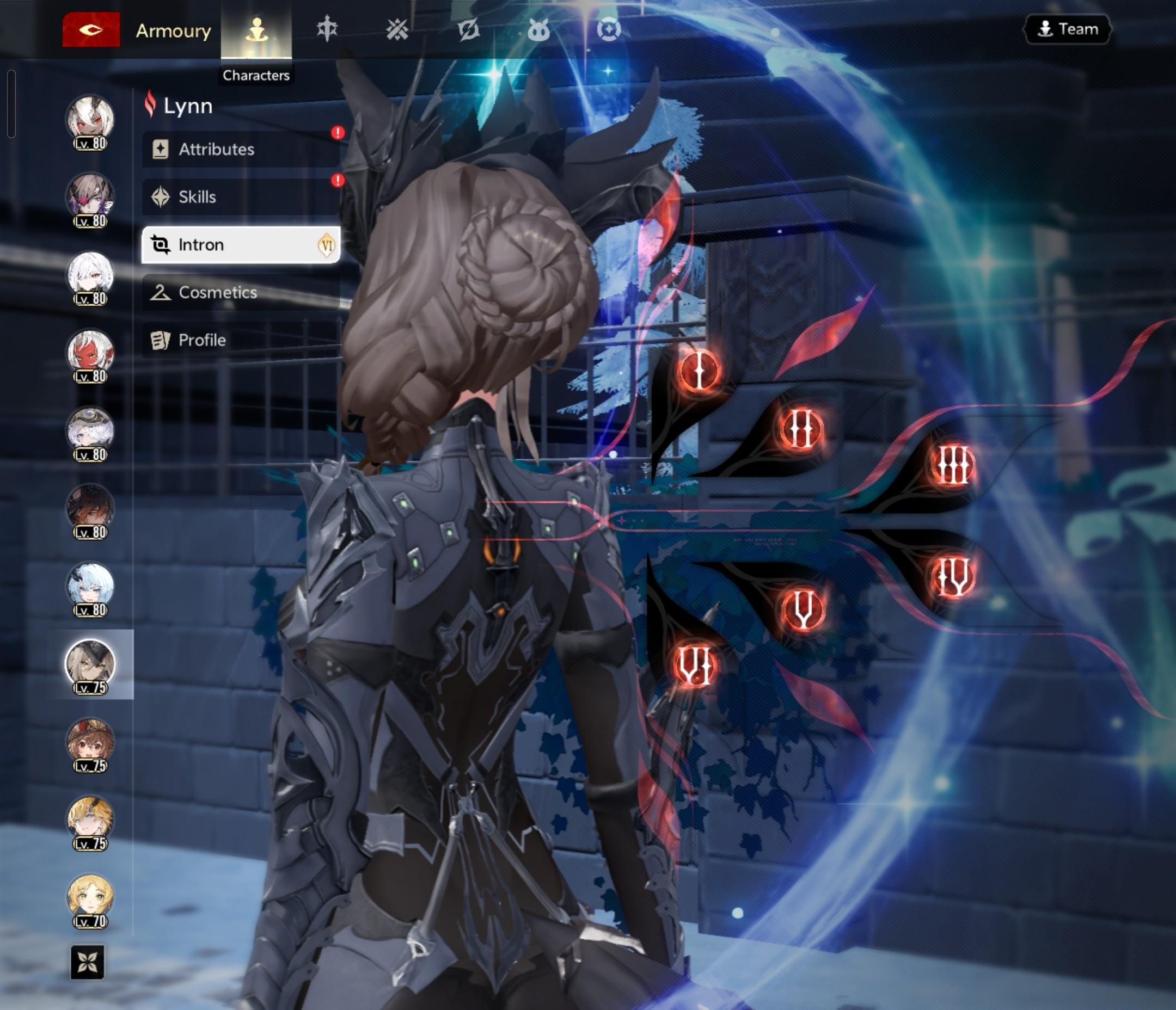Viewport: 1176px width, 1010px height.
Task: Select the Intron menu entry
Action: pyautogui.click(x=241, y=244)
